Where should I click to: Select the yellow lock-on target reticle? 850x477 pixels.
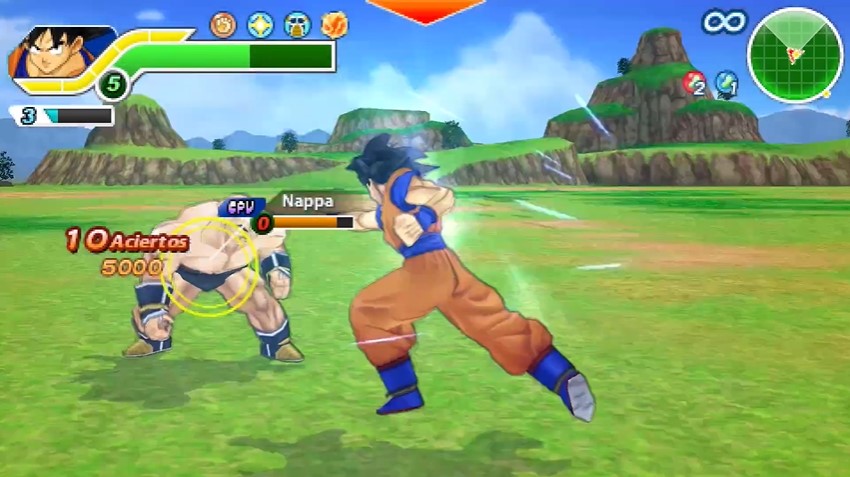[210, 265]
